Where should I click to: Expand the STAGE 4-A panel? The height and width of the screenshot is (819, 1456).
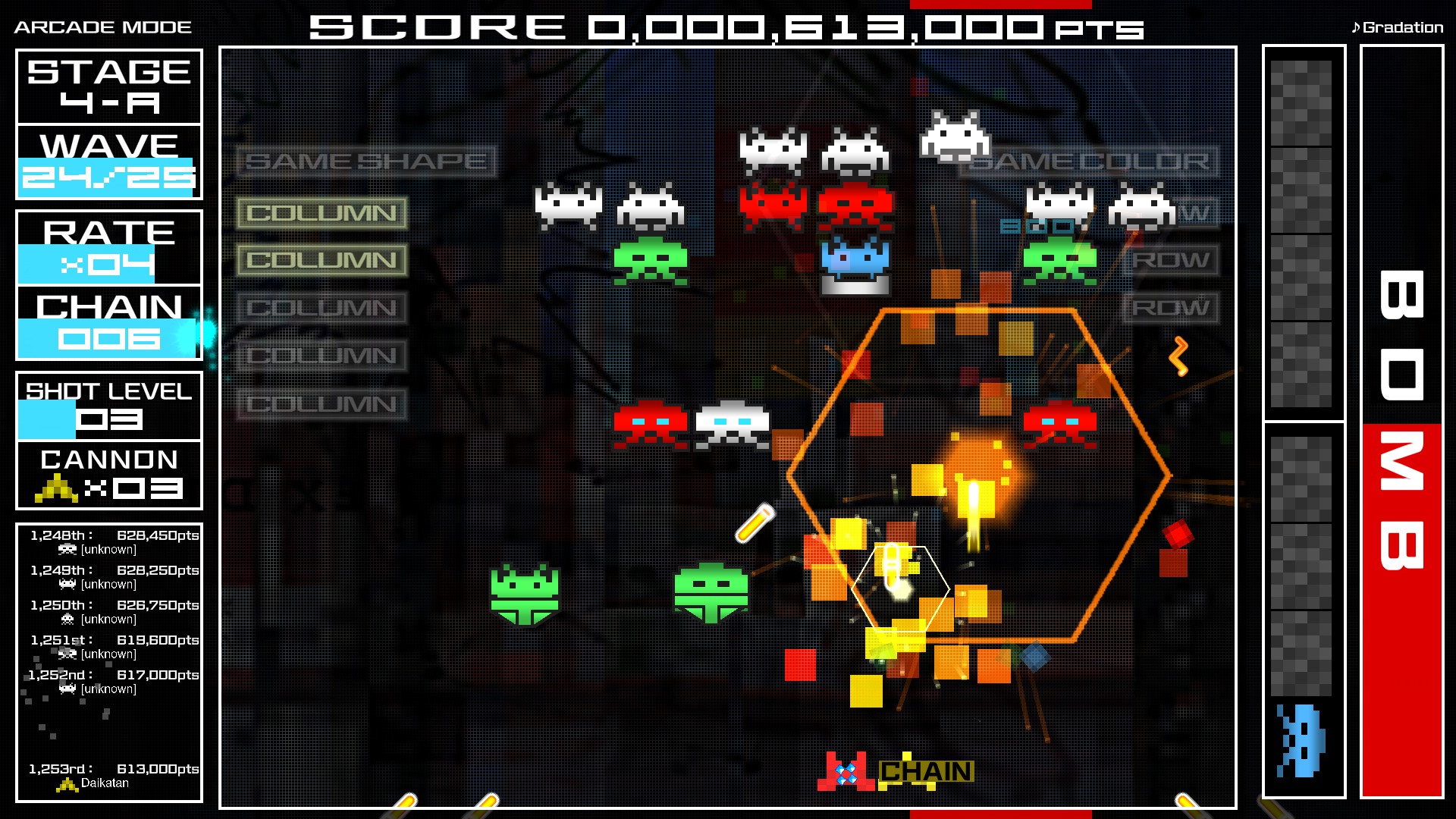tap(108, 86)
